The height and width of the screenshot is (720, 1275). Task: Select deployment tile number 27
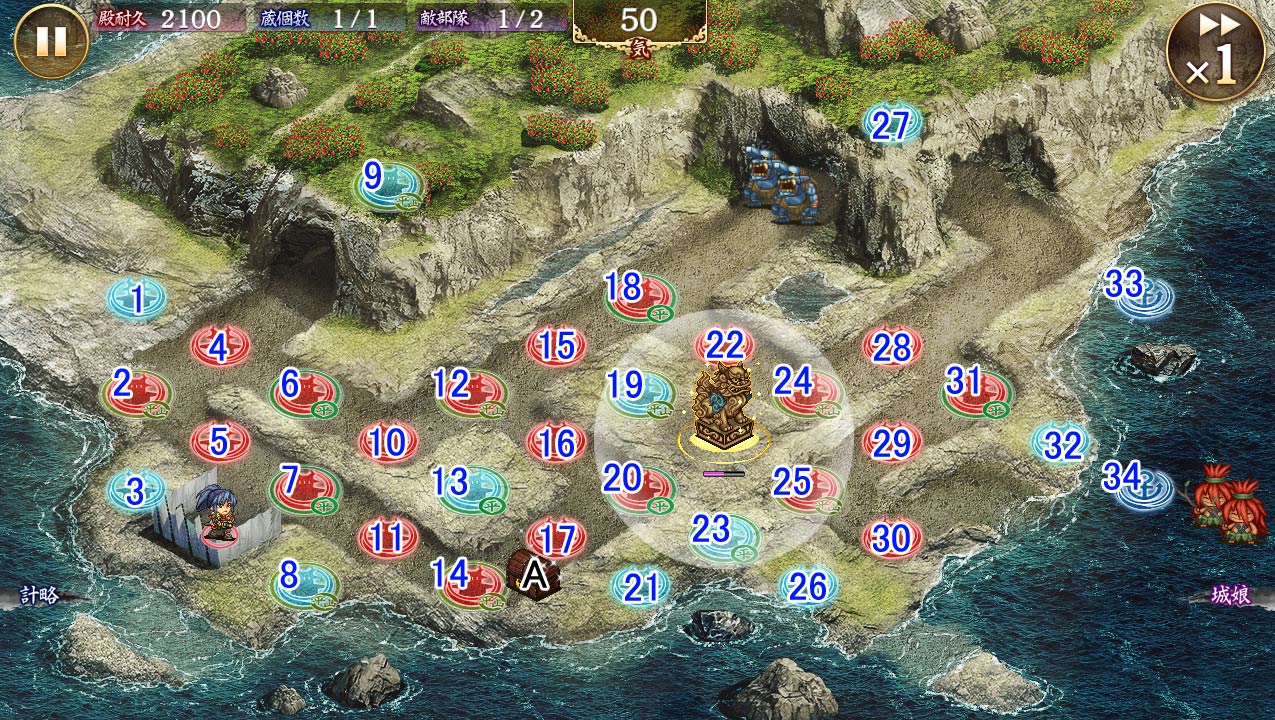pyautogui.click(x=892, y=126)
